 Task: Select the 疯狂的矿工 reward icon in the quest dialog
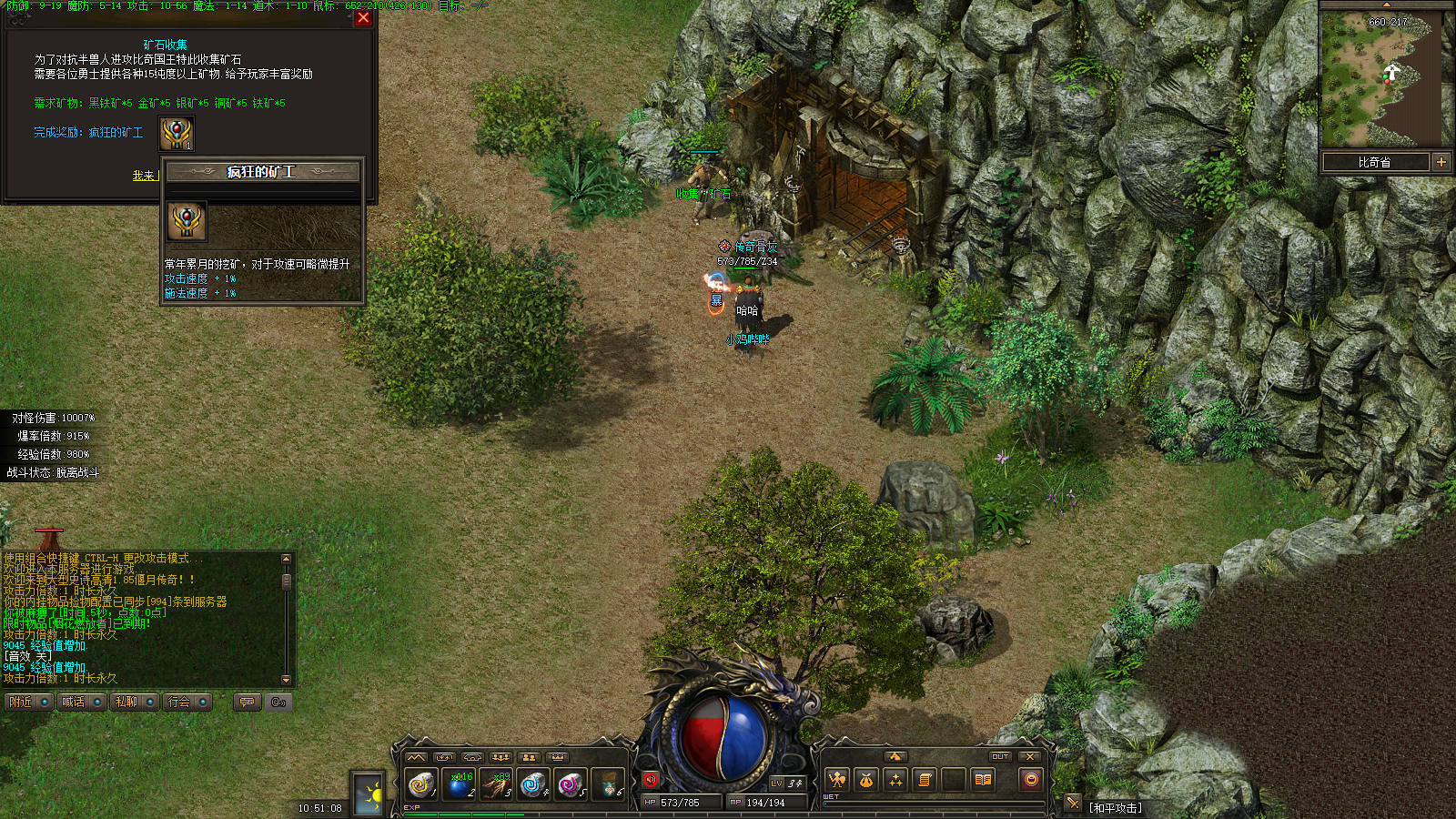pyautogui.click(x=177, y=134)
